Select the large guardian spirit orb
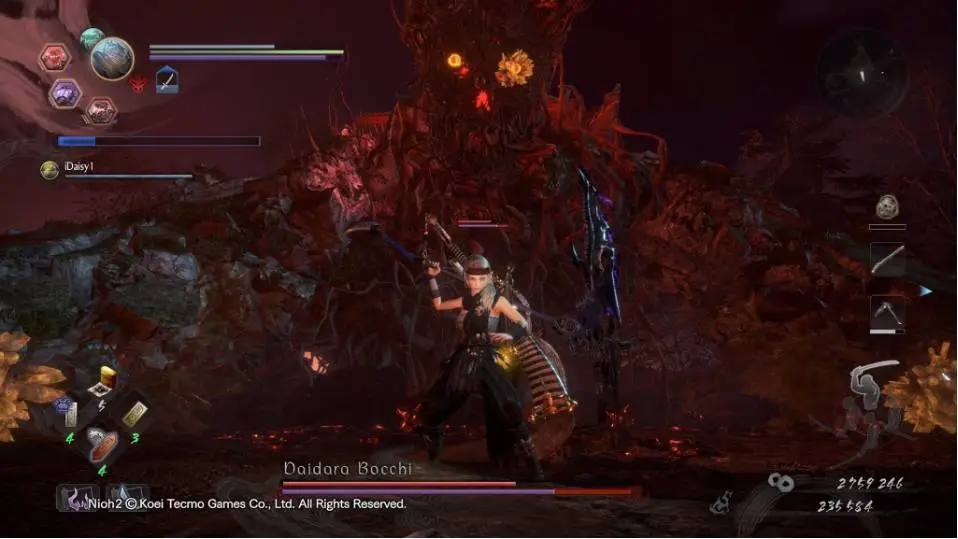The image size is (958, 539). pyautogui.click(x=112, y=59)
